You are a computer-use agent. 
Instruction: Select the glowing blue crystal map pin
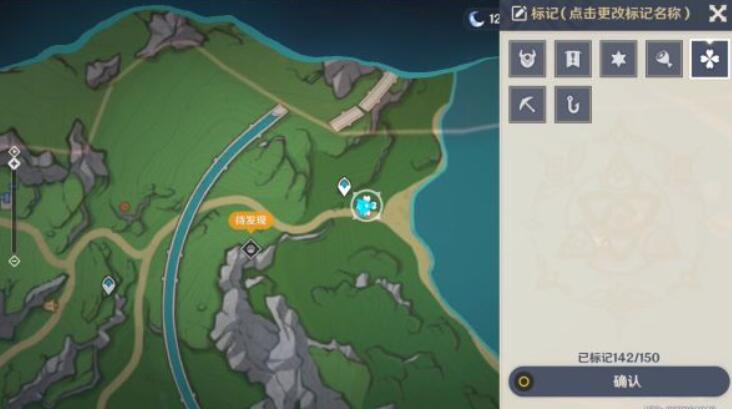[x=367, y=205]
